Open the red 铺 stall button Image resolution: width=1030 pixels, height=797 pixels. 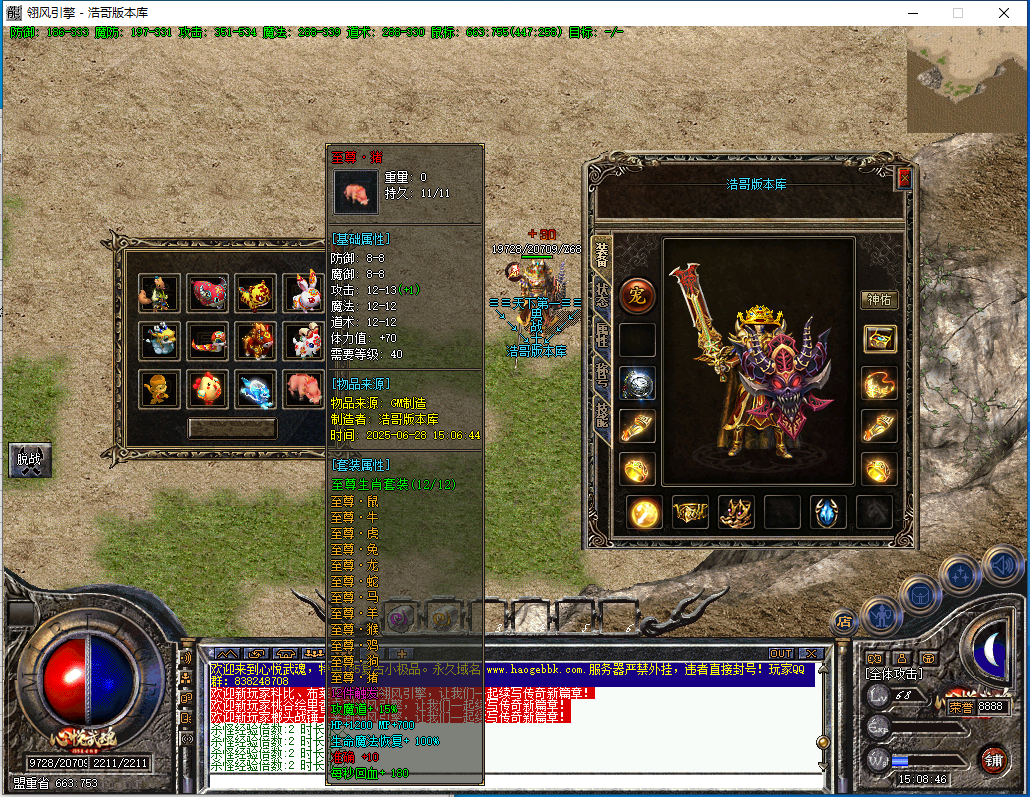tap(991, 759)
